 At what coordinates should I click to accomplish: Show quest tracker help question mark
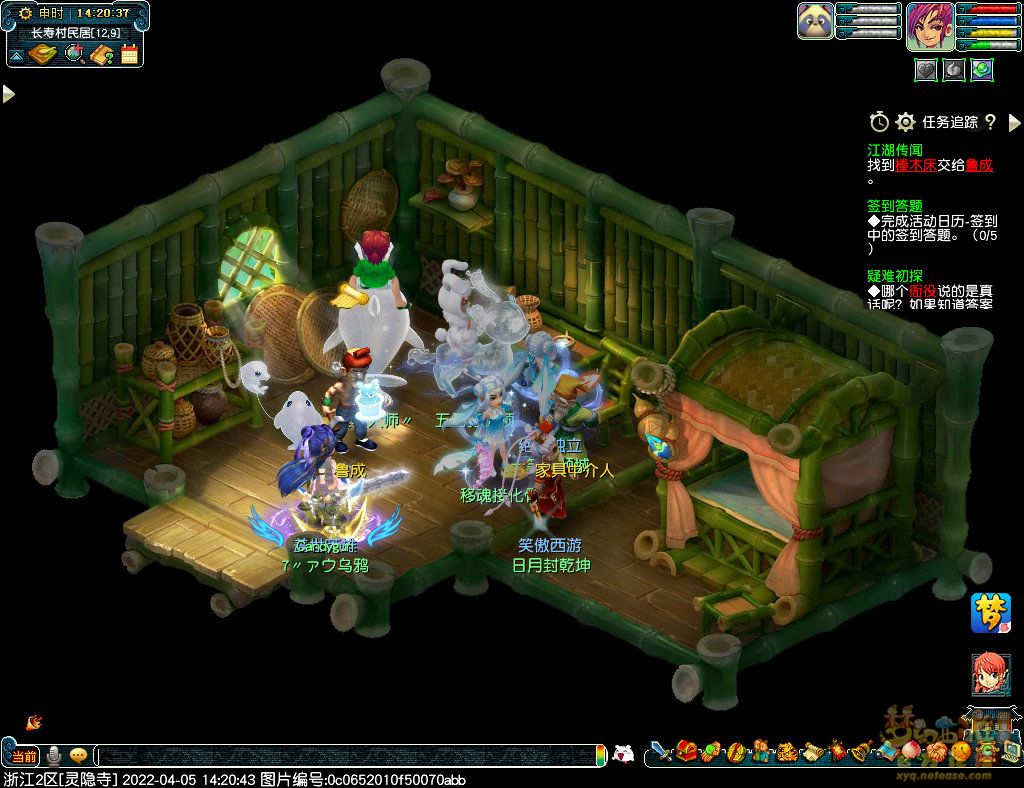click(x=990, y=122)
